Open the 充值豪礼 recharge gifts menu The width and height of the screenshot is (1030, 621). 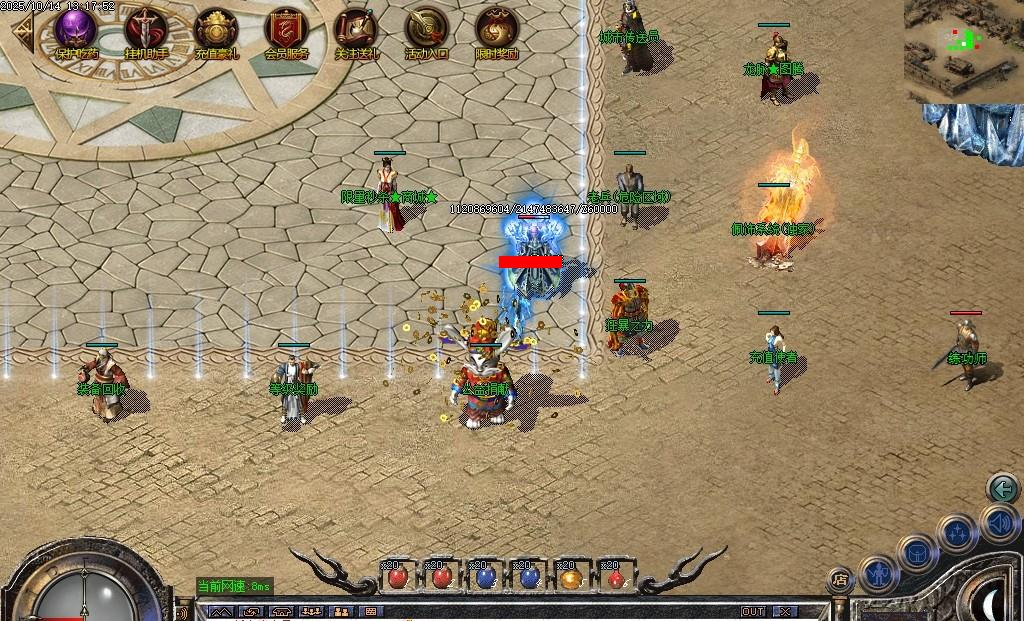point(215,30)
